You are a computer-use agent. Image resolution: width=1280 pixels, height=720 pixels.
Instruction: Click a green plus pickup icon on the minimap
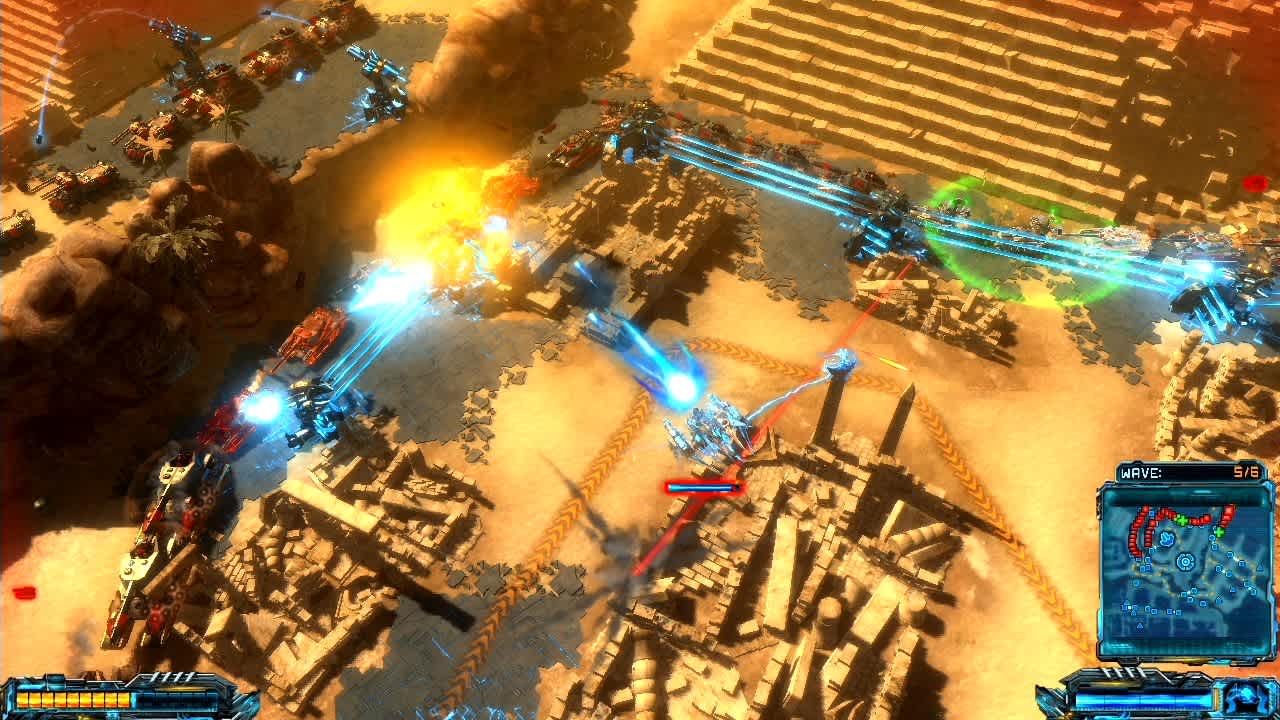point(1181,520)
